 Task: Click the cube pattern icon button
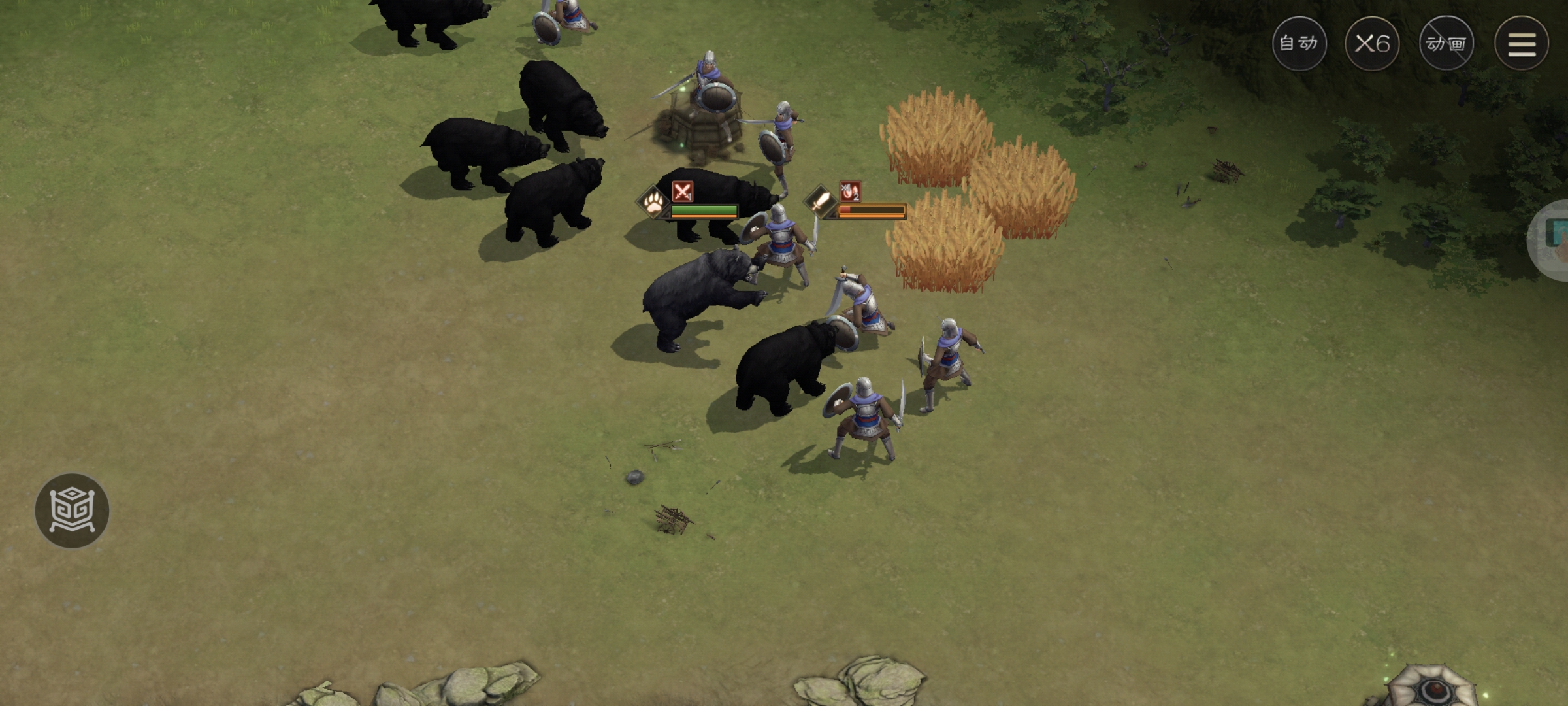coord(72,511)
